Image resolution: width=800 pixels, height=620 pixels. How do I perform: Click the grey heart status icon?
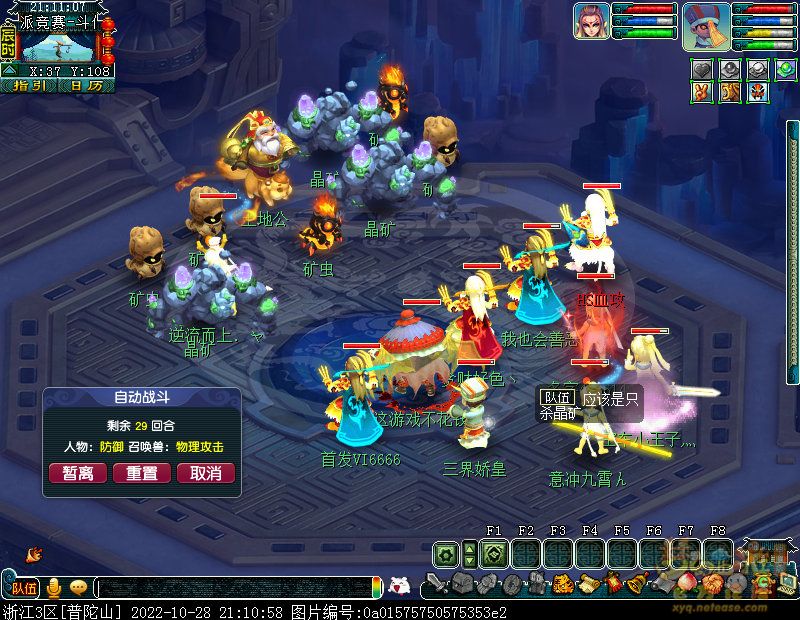tap(703, 69)
